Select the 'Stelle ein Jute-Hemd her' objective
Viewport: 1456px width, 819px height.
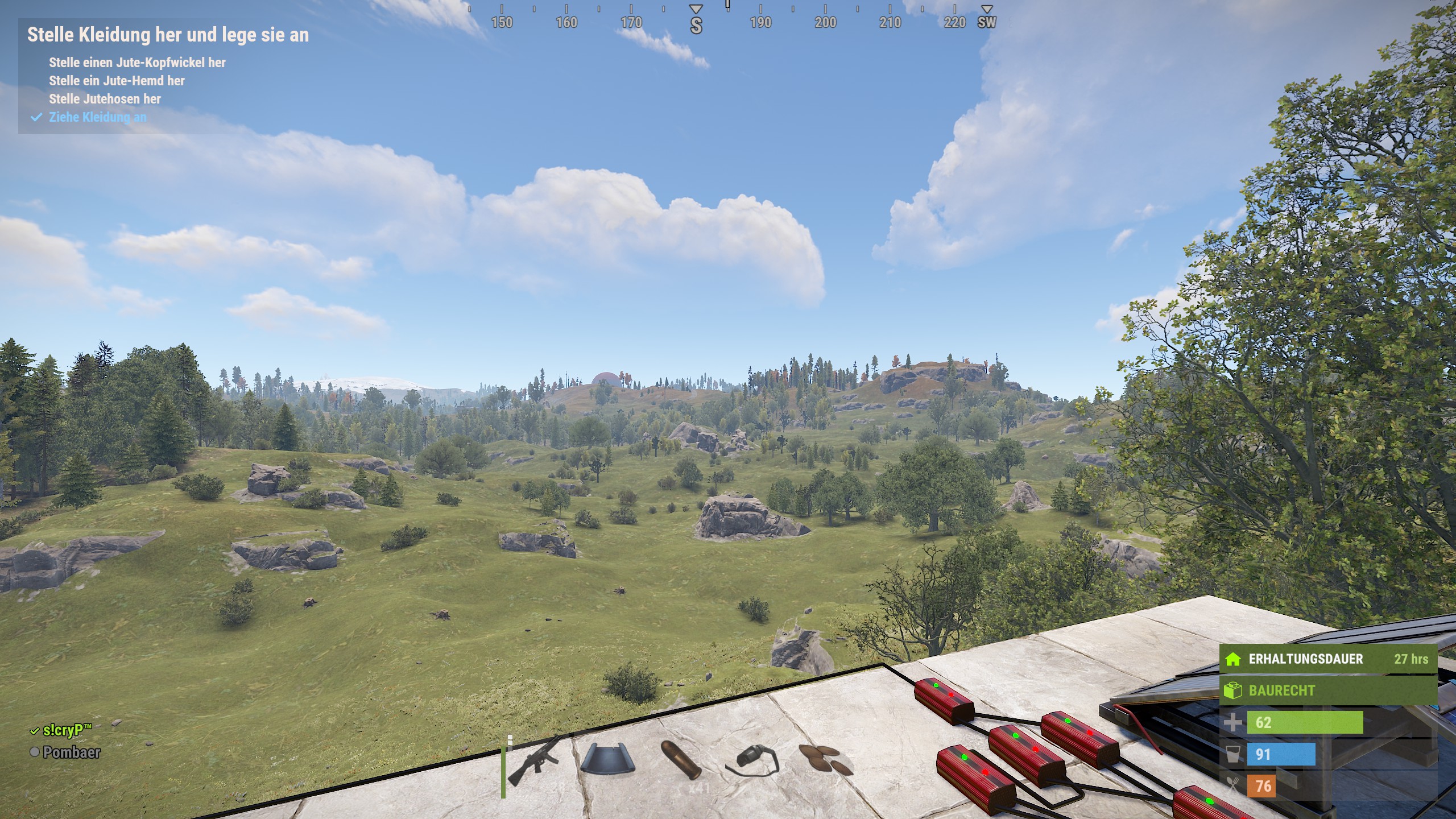[x=117, y=81]
